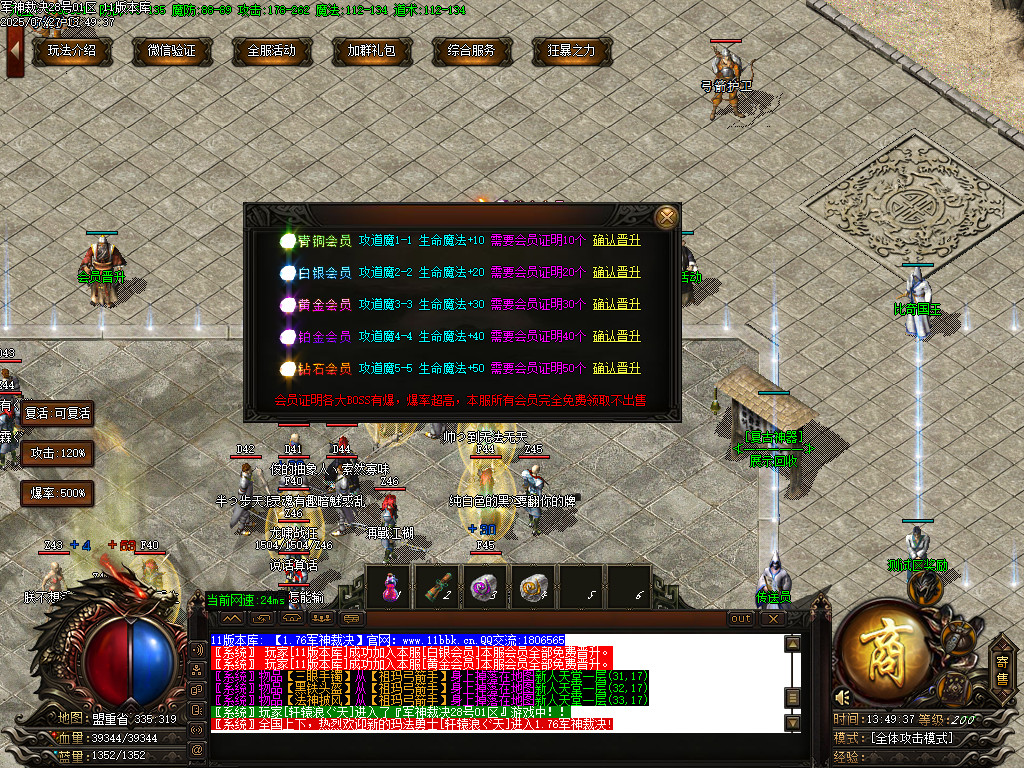Select the 加群礼包 gift pack button
This screenshot has height=768, width=1024.
(x=372, y=50)
